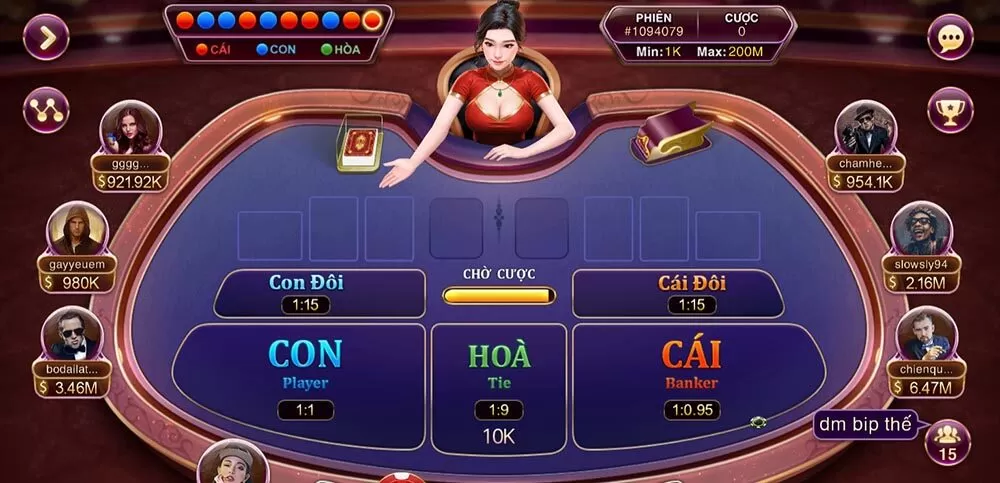Open chienqu's player avatar

(x=922, y=335)
